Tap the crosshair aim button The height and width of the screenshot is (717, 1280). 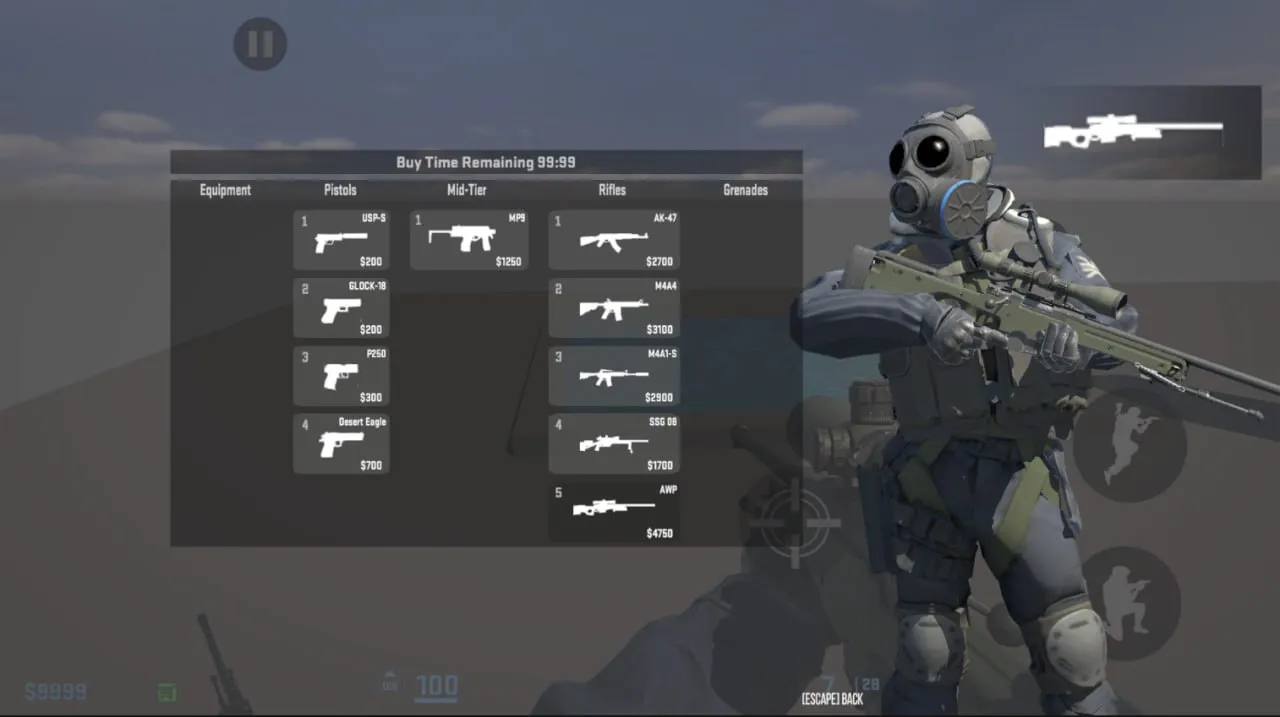[x=796, y=521]
